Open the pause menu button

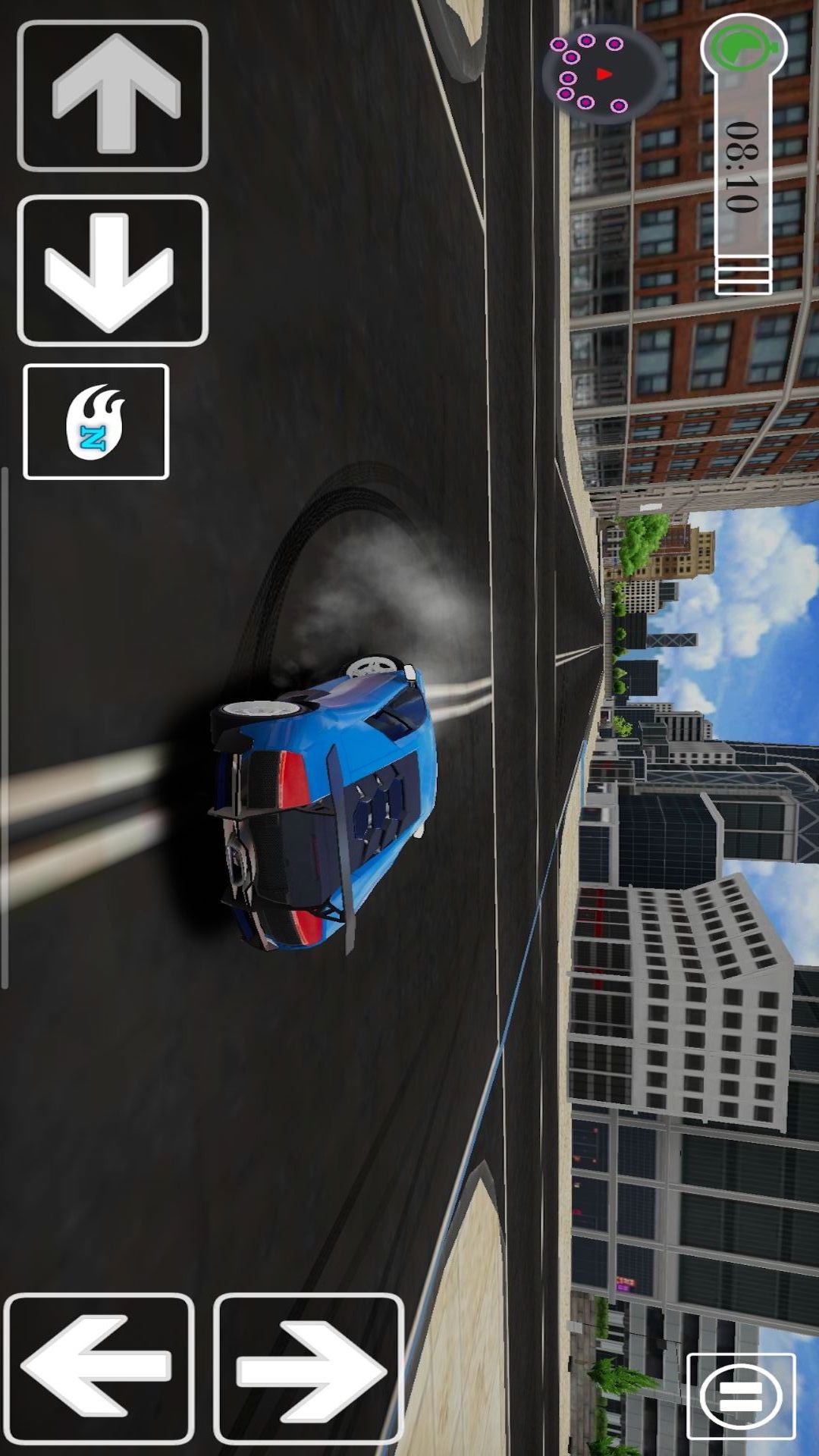pyautogui.click(x=741, y=1396)
